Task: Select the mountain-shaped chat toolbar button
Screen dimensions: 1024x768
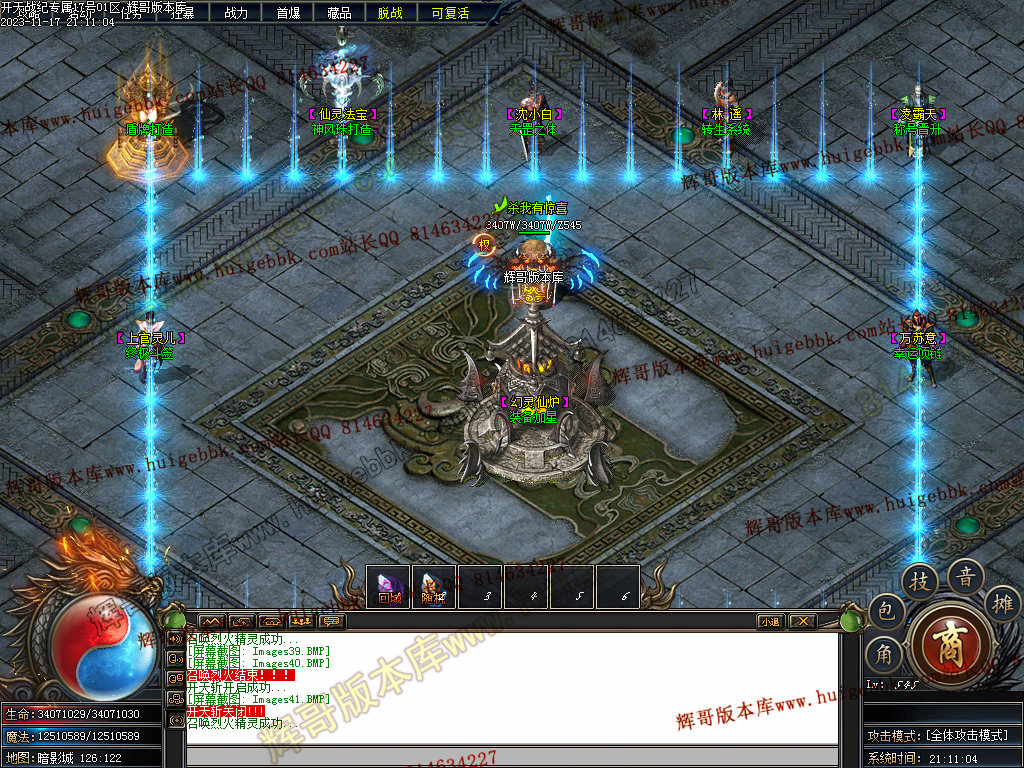Action: tap(211, 621)
